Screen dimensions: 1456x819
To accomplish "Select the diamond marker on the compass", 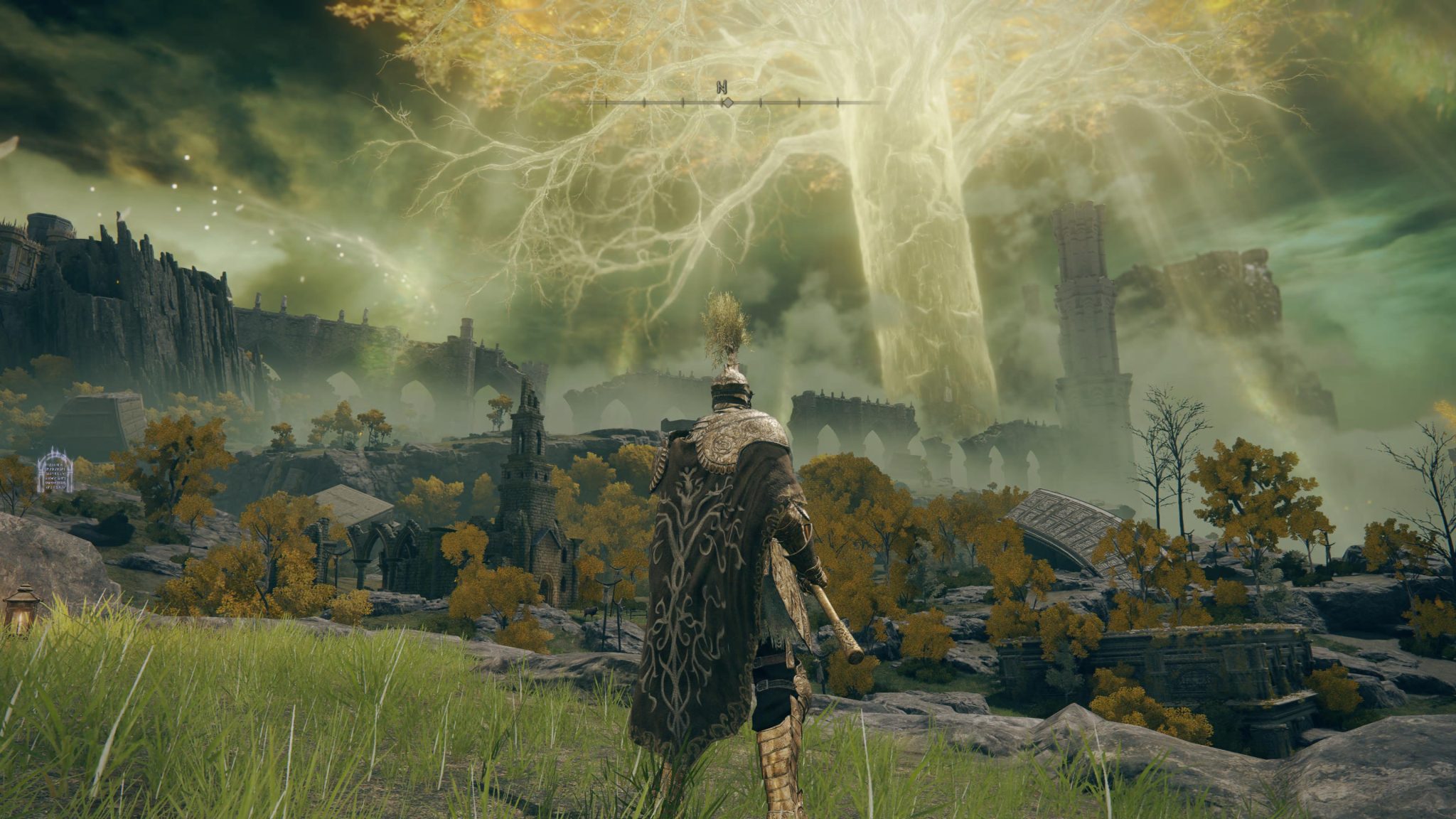I will [727, 103].
